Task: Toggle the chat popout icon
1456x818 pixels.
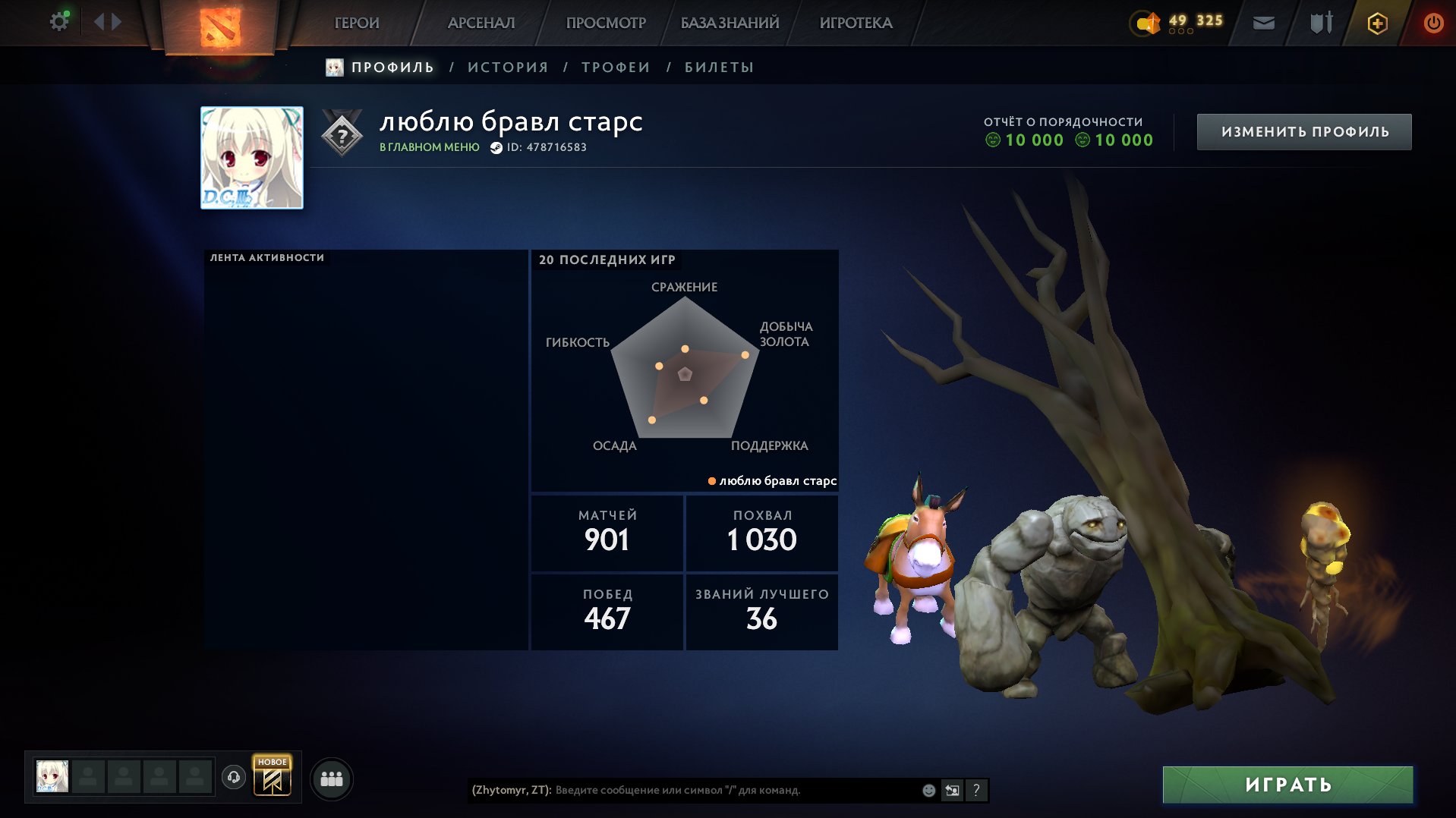Action: [x=951, y=790]
